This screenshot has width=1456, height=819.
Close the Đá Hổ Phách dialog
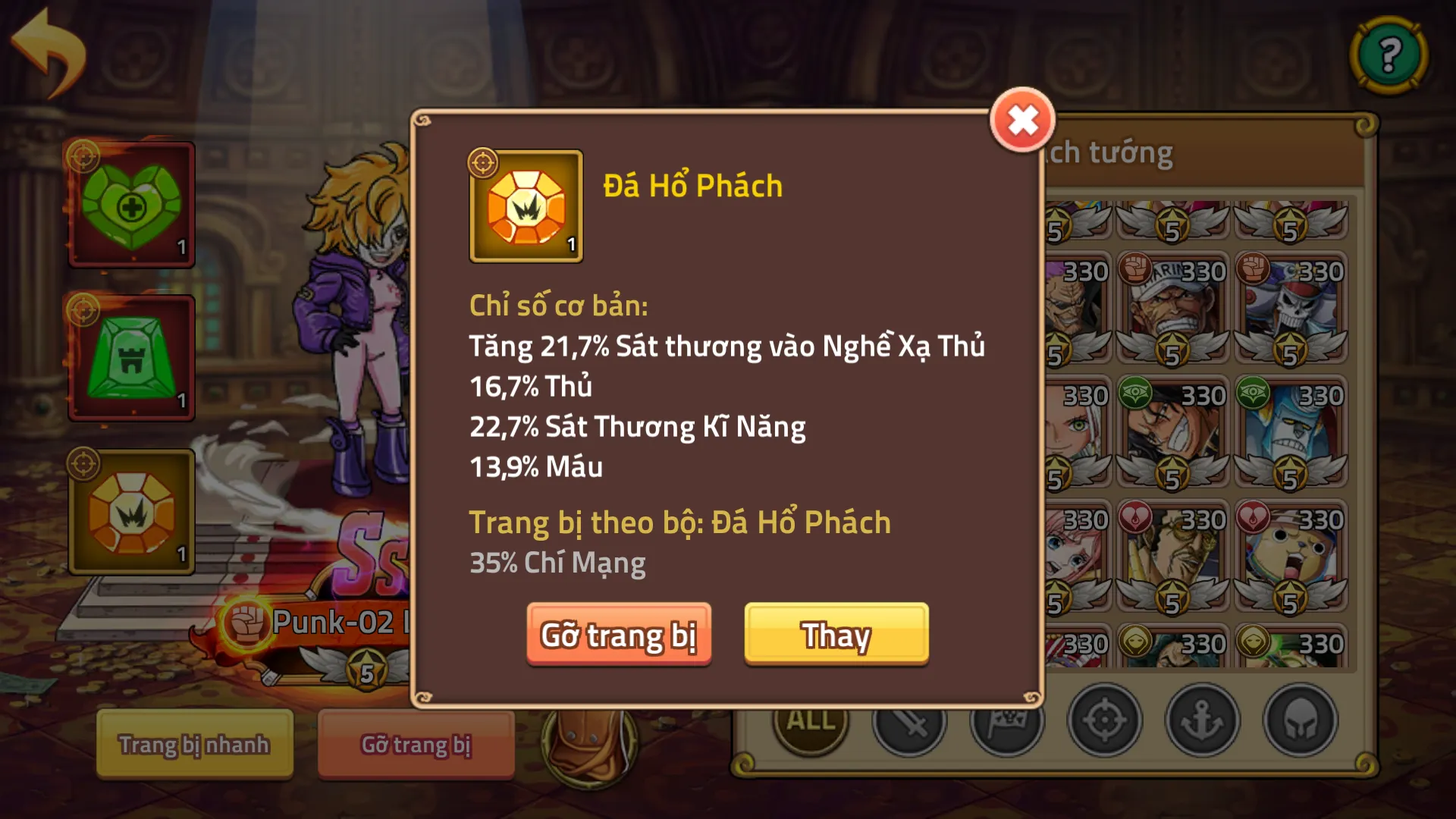pos(1021,119)
